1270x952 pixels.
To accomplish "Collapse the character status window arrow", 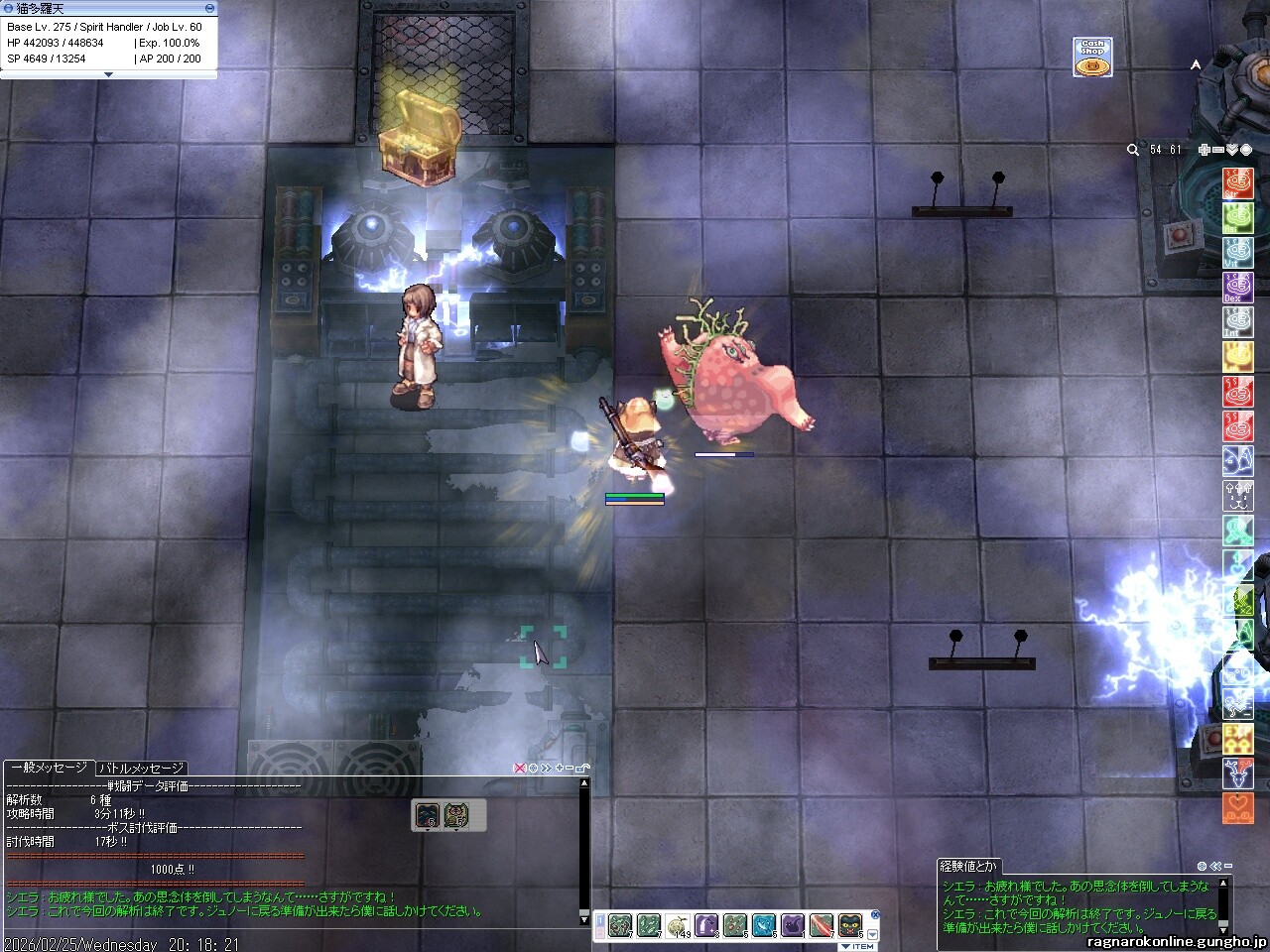I will click(x=108, y=74).
